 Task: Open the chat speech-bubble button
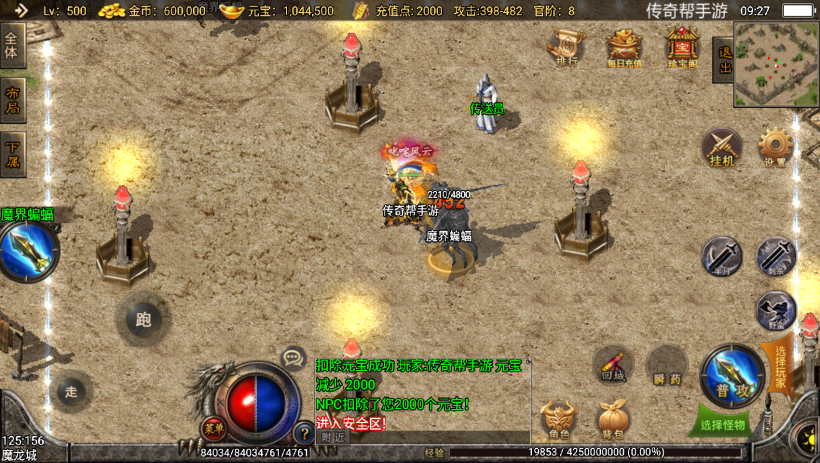pyautogui.click(x=293, y=356)
